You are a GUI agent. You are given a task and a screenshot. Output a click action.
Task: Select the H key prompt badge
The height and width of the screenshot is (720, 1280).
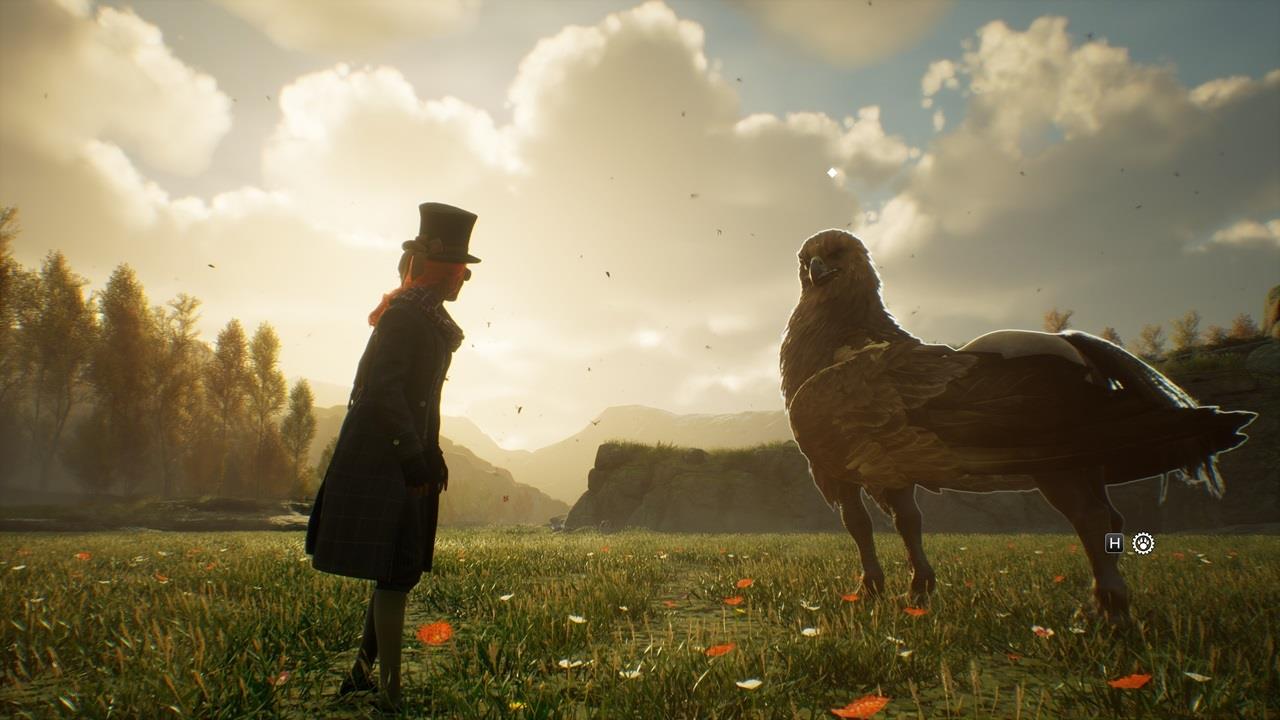(1115, 543)
